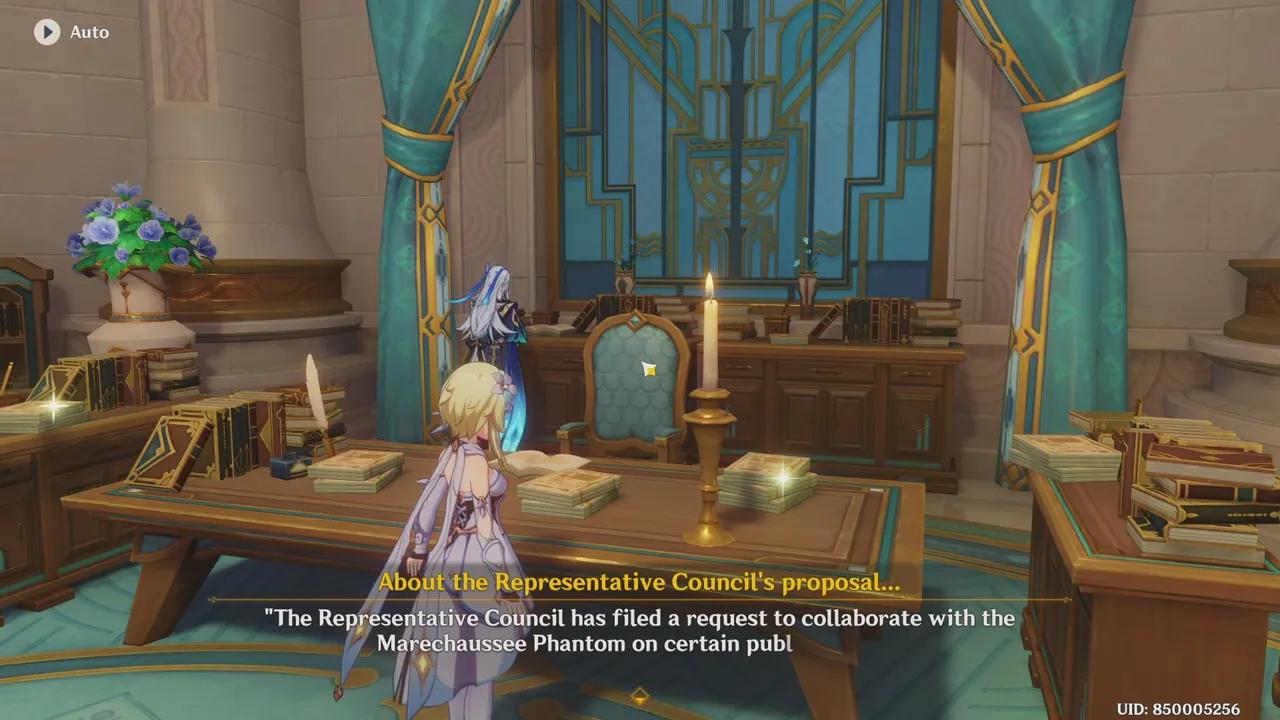Image resolution: width=1280 pixels, height=720 pixels.
Task: Click the yellow diamond continue indicator
Action: 640,694
